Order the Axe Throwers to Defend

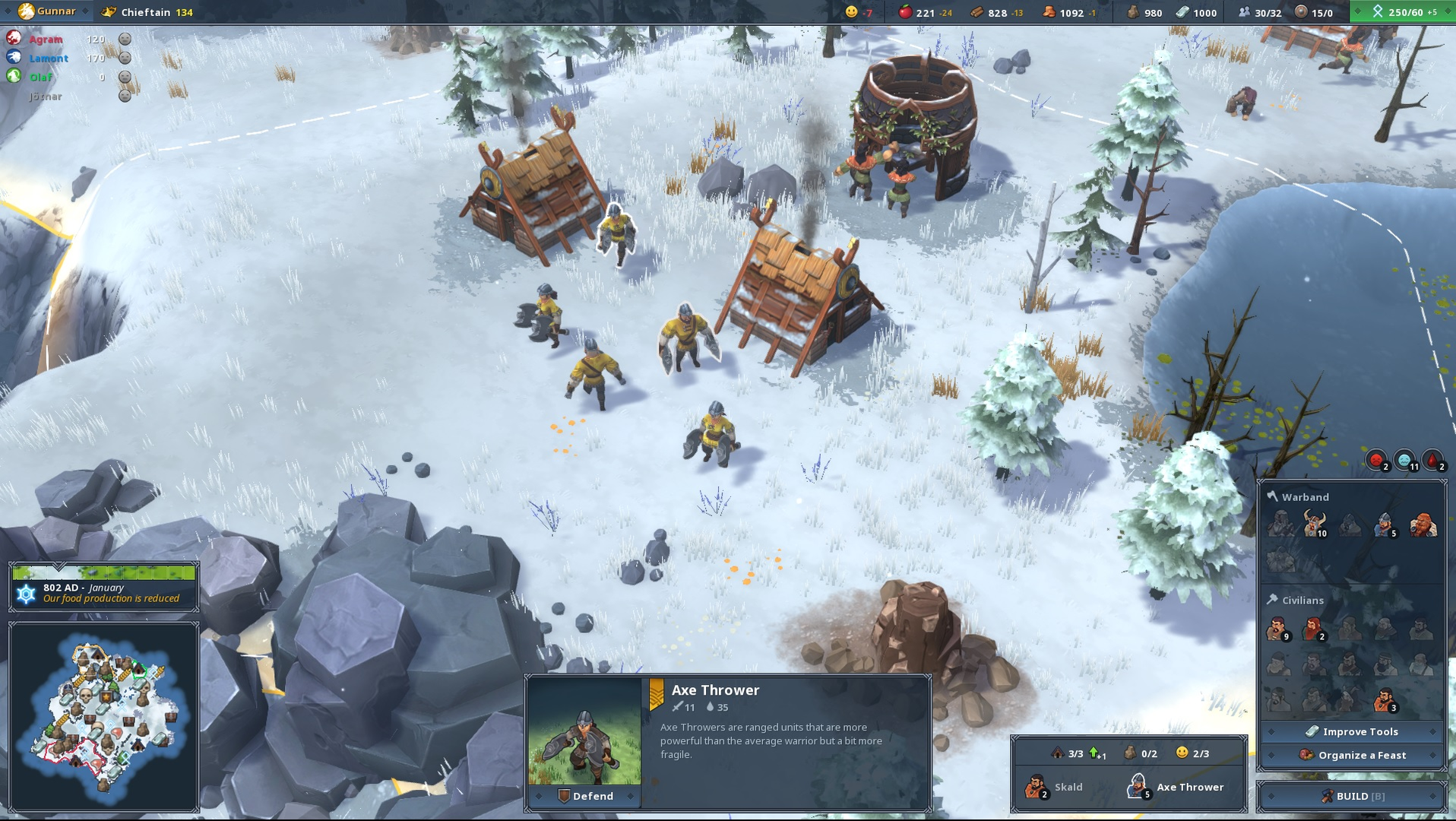point(585,796)
